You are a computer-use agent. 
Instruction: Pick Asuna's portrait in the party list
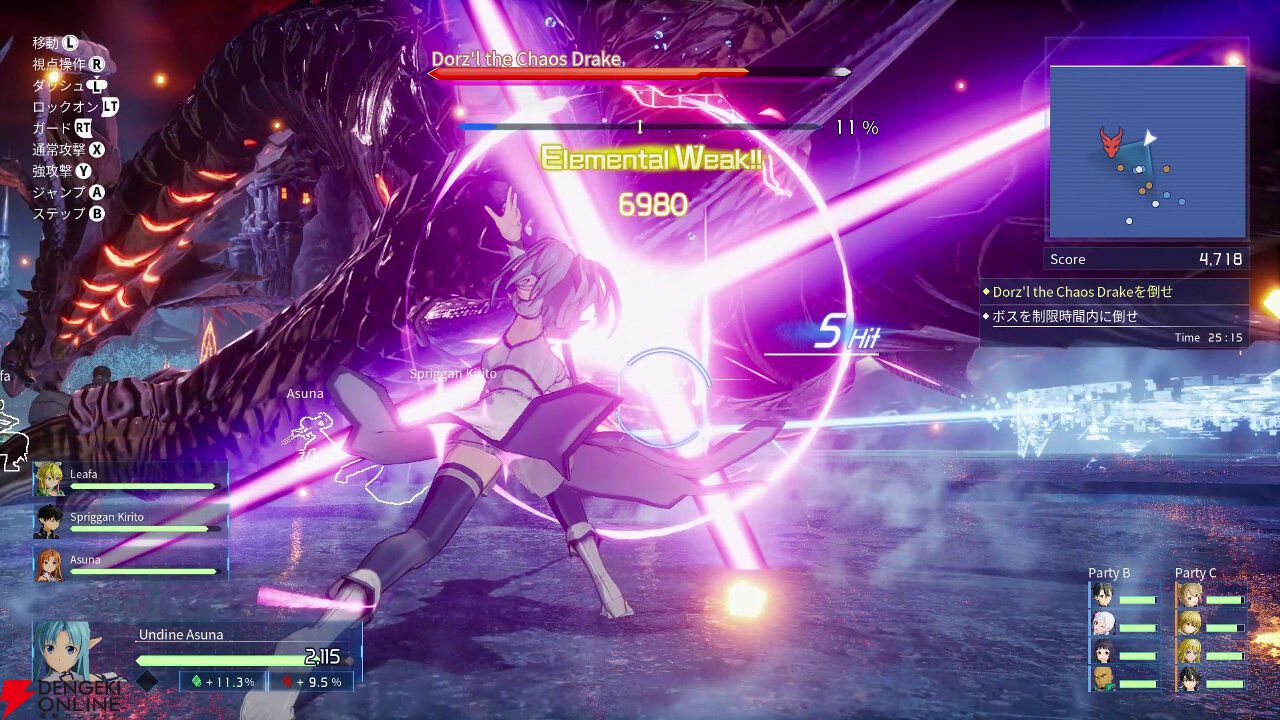(x=49, y=564)
